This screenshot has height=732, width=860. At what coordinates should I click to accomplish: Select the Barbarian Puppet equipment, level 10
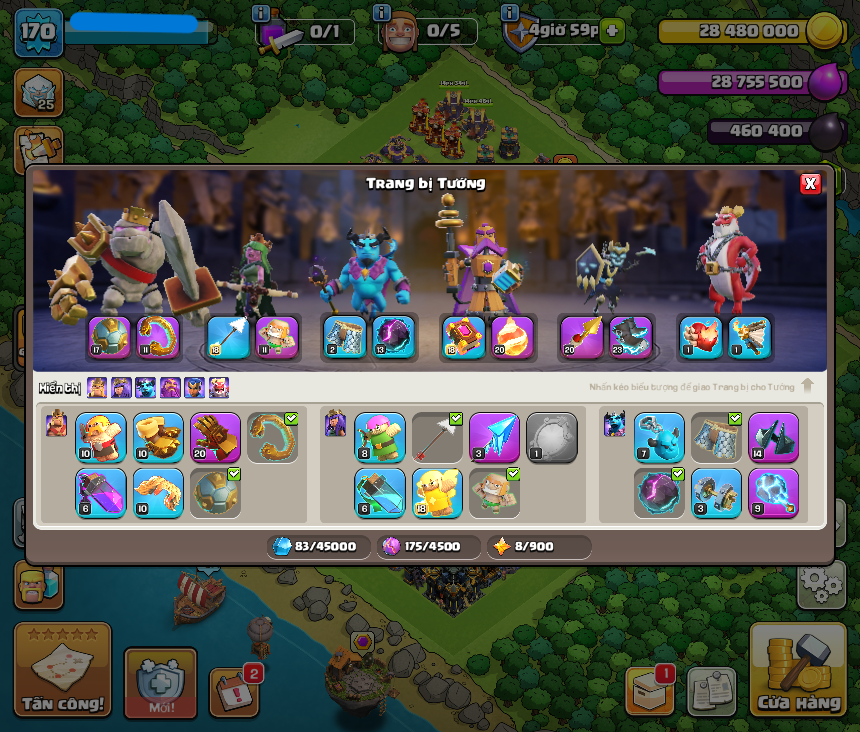pos(101,438)
